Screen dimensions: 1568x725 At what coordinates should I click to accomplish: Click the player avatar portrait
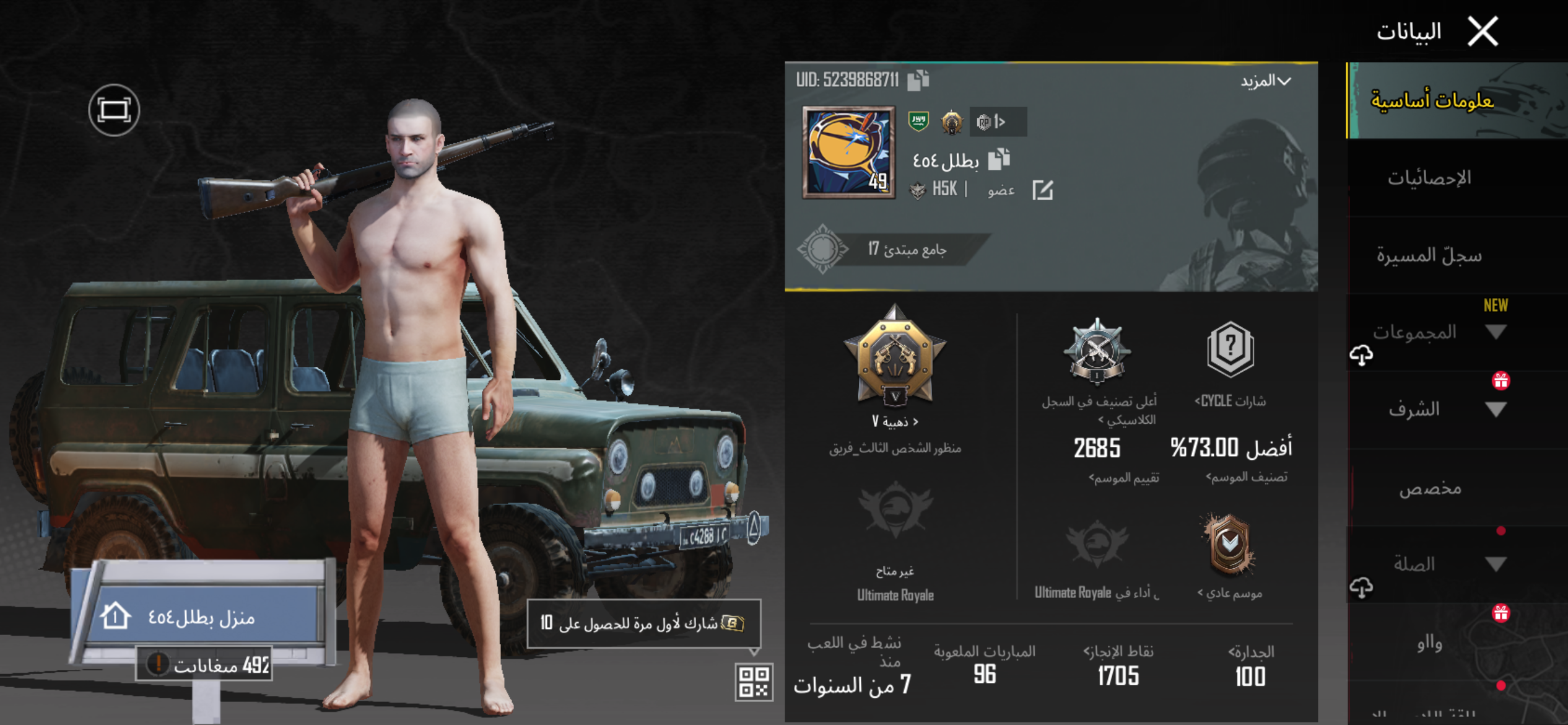click(x=848, y=152)
